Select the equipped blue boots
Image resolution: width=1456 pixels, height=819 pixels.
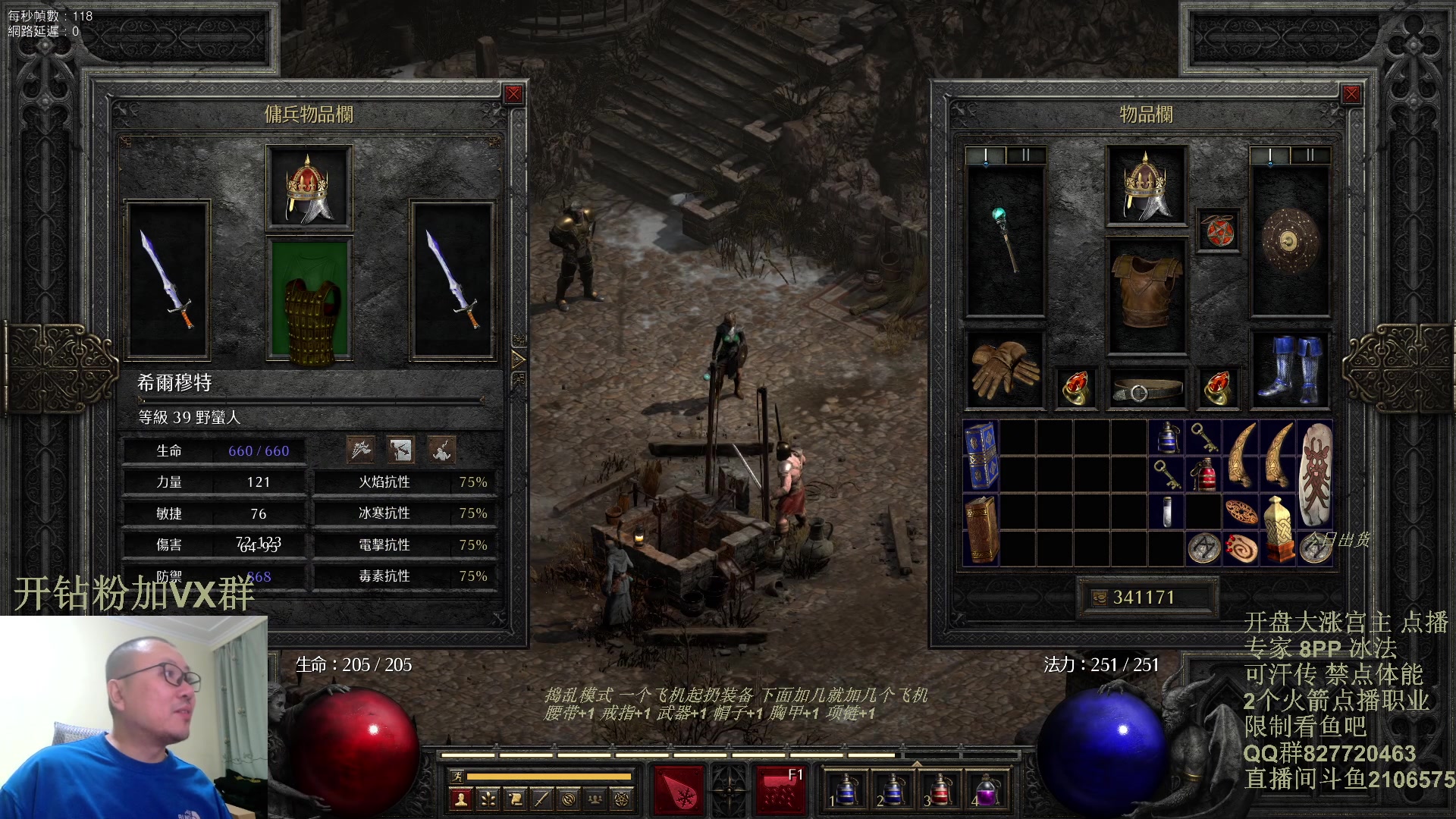pos(1290,370)
